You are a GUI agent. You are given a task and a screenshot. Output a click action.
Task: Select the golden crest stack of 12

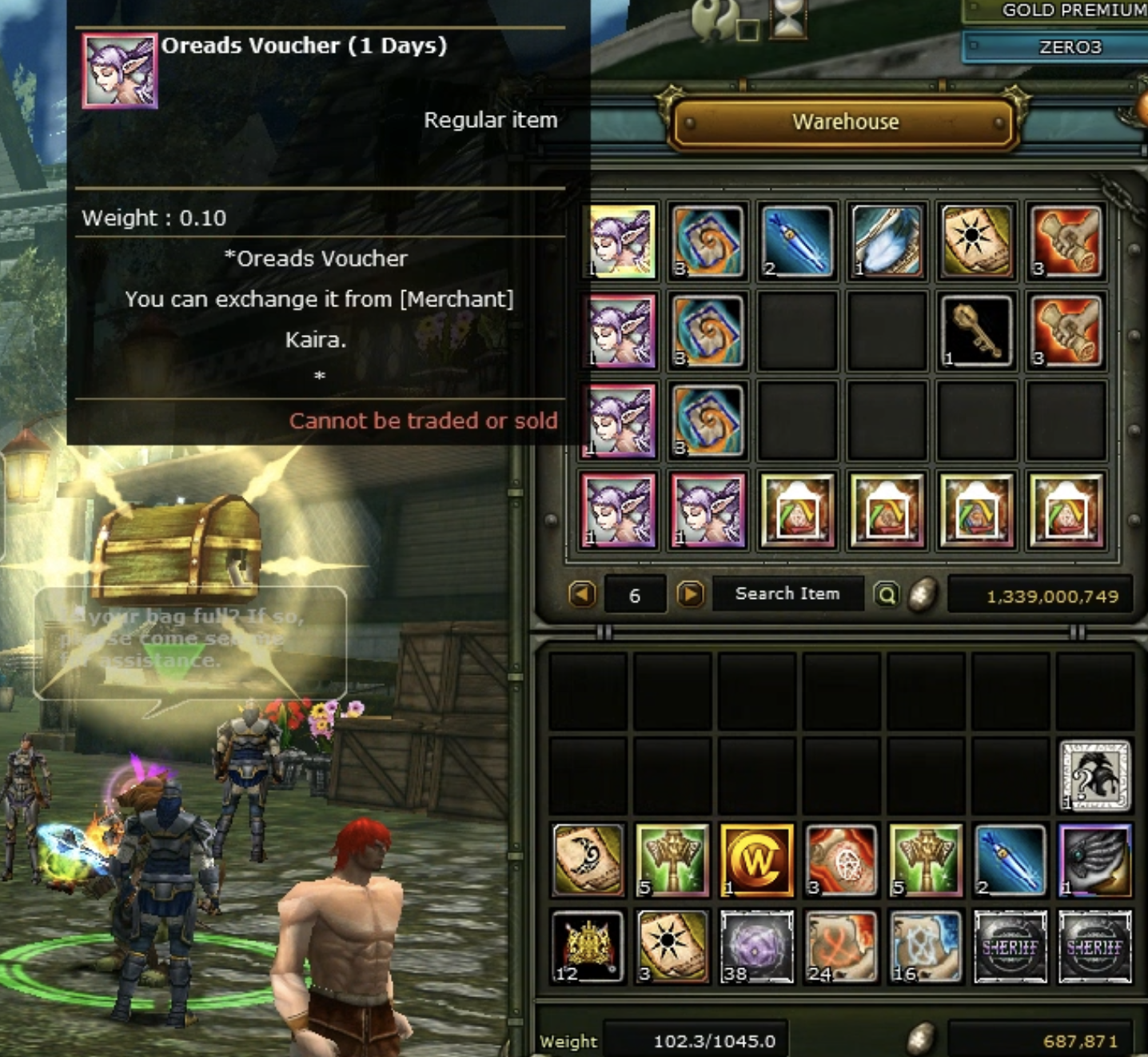[x=588, y=947]
